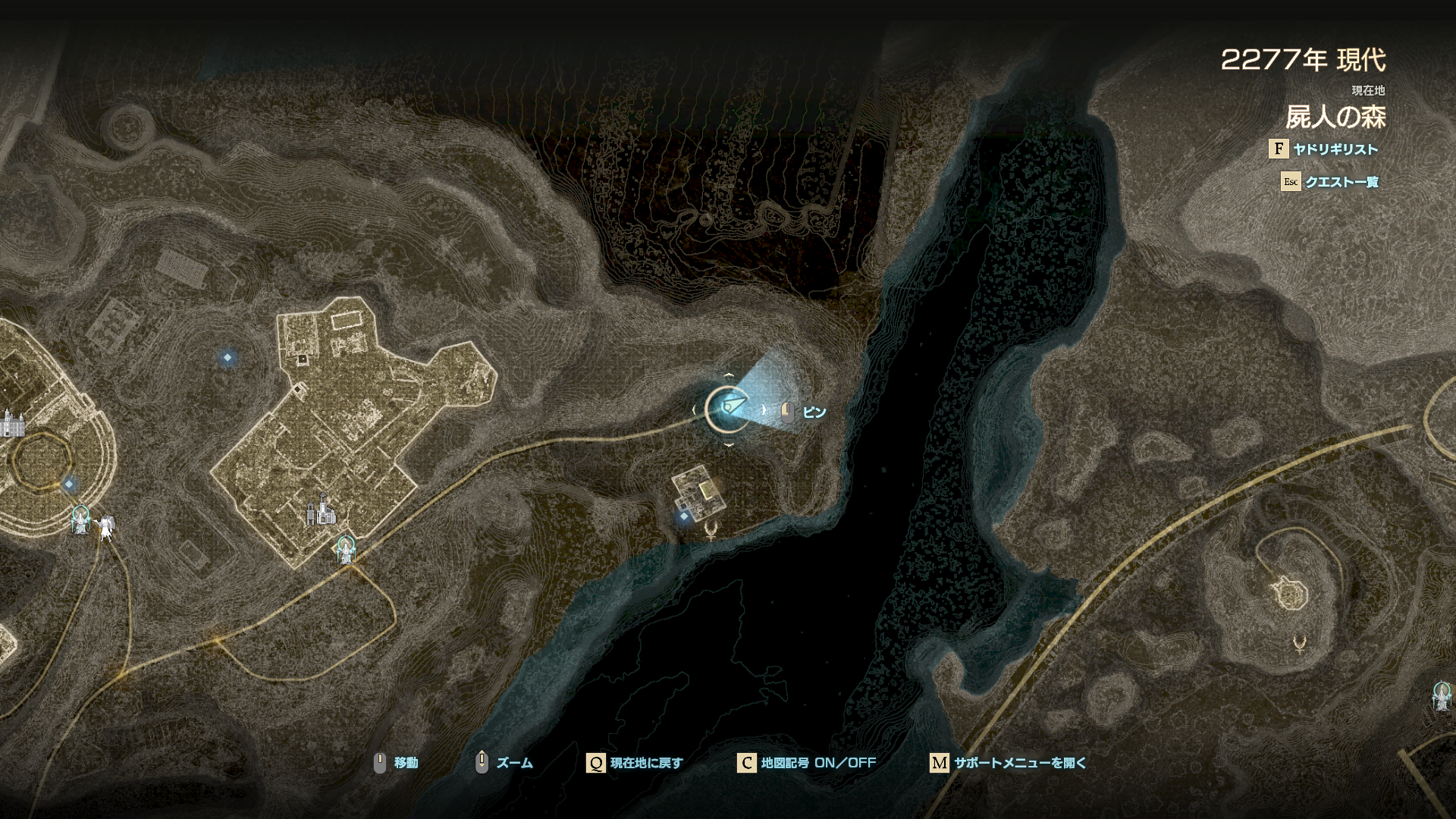Screen dimensions: 1456x819
Task: Select the twin-tower church icon inside the walled town
Action: pyautogui.click(x=322, y=510)
